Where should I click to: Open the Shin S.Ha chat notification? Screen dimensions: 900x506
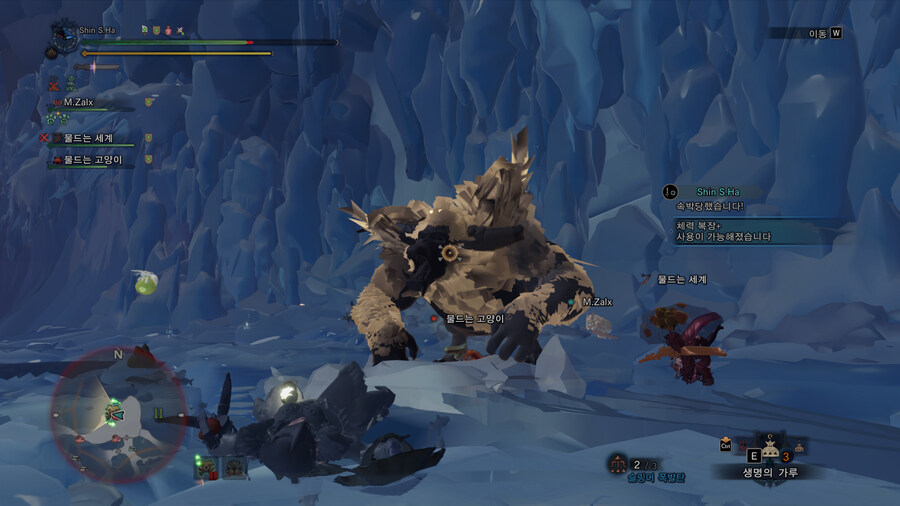pos(716,191)
